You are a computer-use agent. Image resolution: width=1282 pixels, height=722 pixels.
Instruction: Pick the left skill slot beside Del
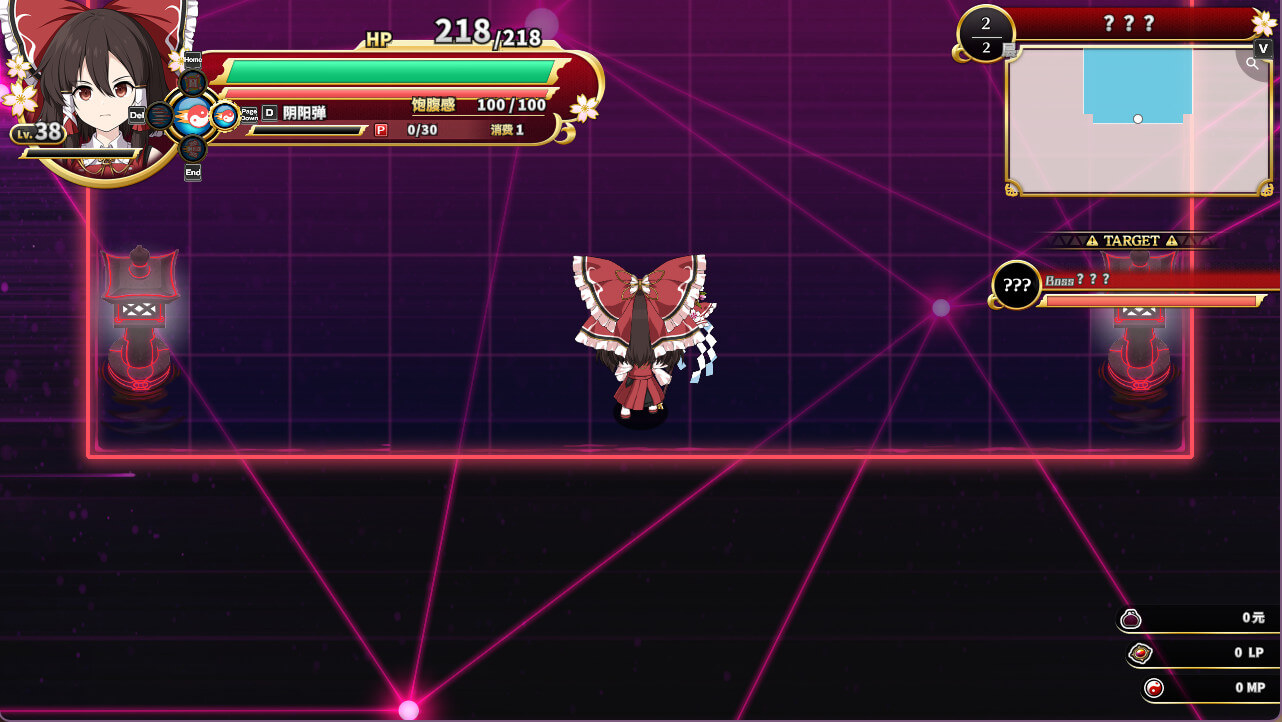(160, 115)
